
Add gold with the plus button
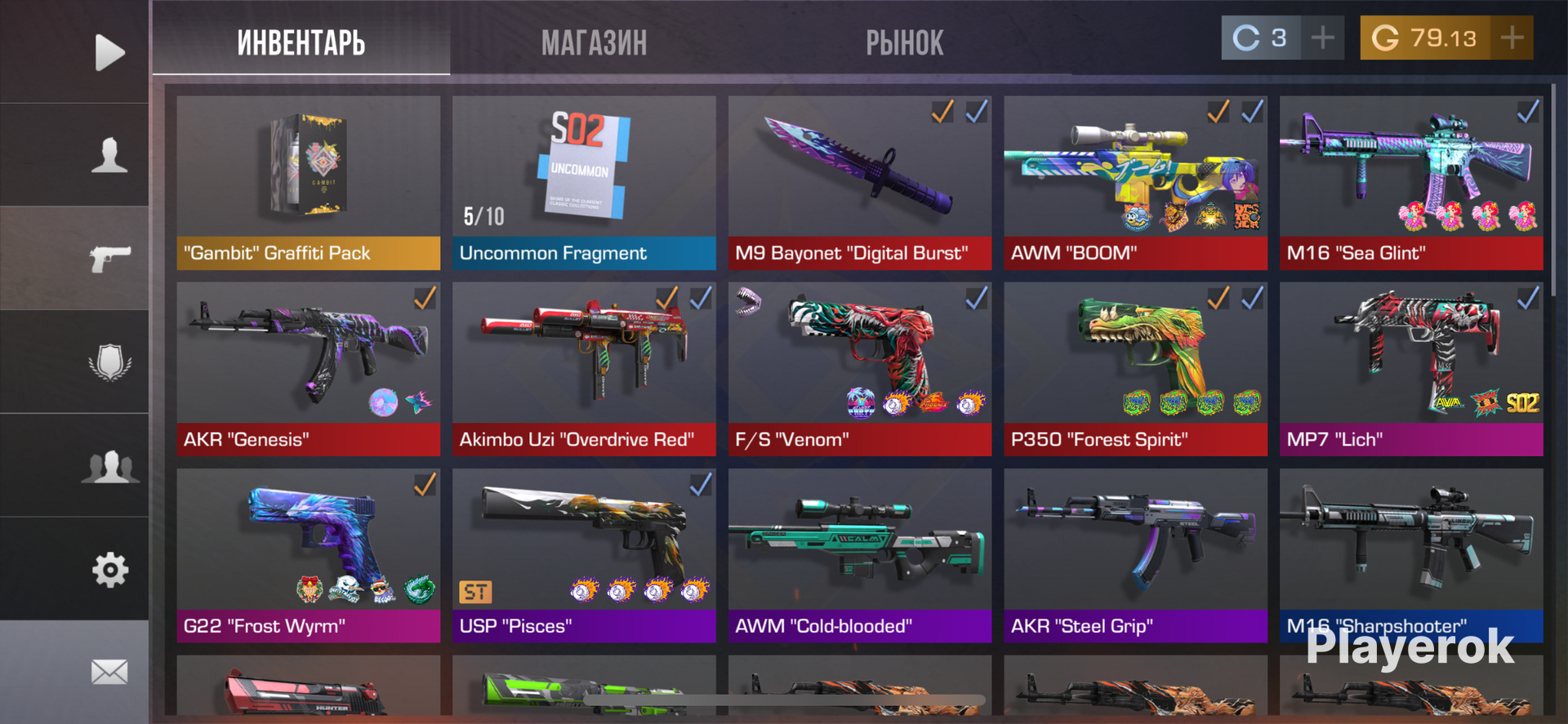pos(1512,38)
